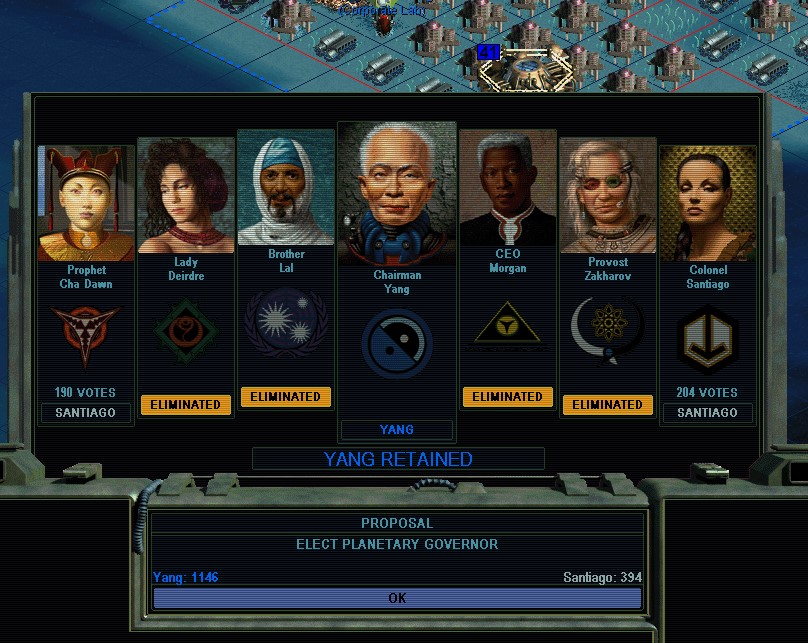Click CEO Morgan's portrait
808x643 pixels.
click(x=507, y=190)
